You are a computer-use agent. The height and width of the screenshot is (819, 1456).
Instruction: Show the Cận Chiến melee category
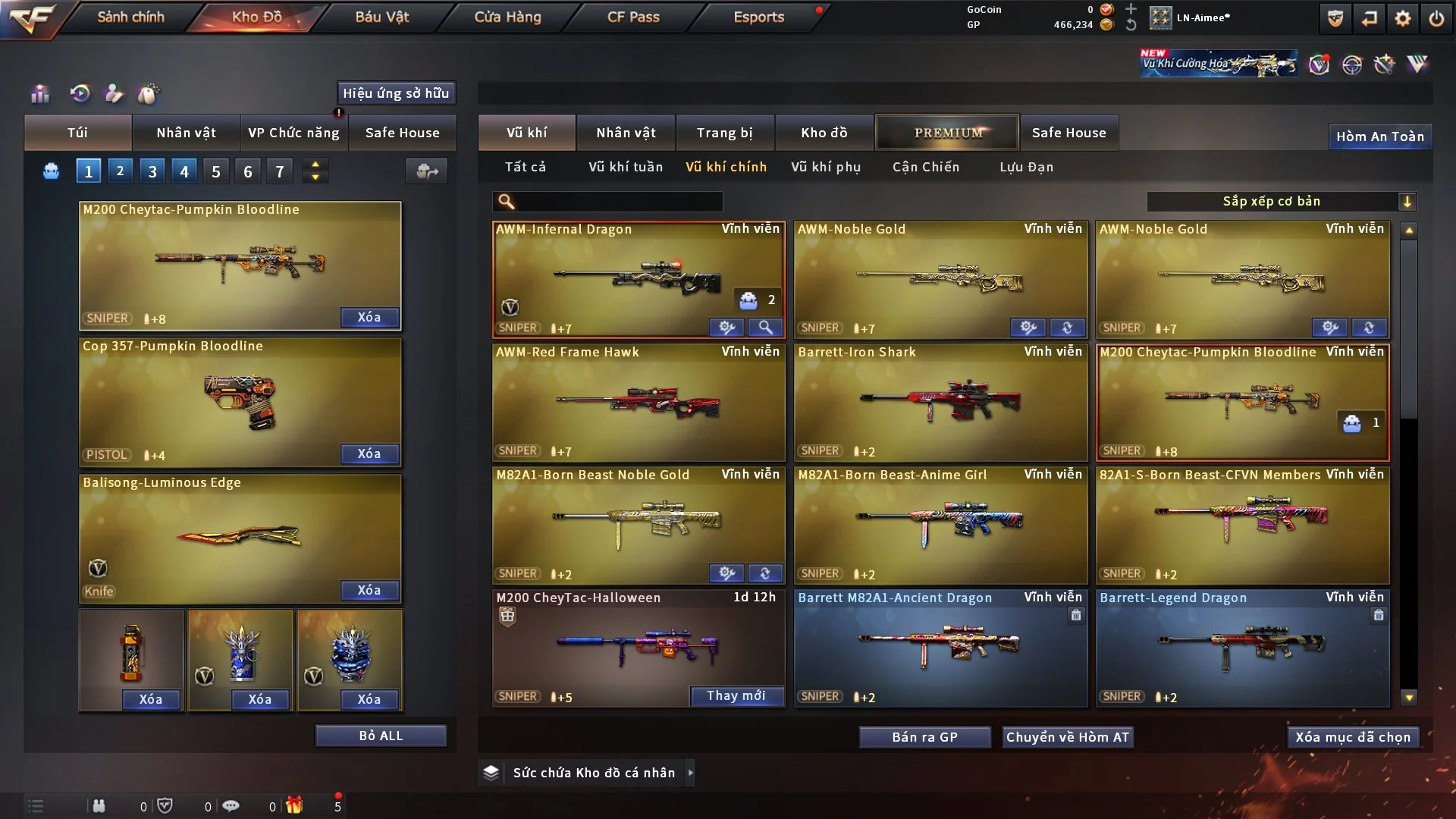click(926, 167)
